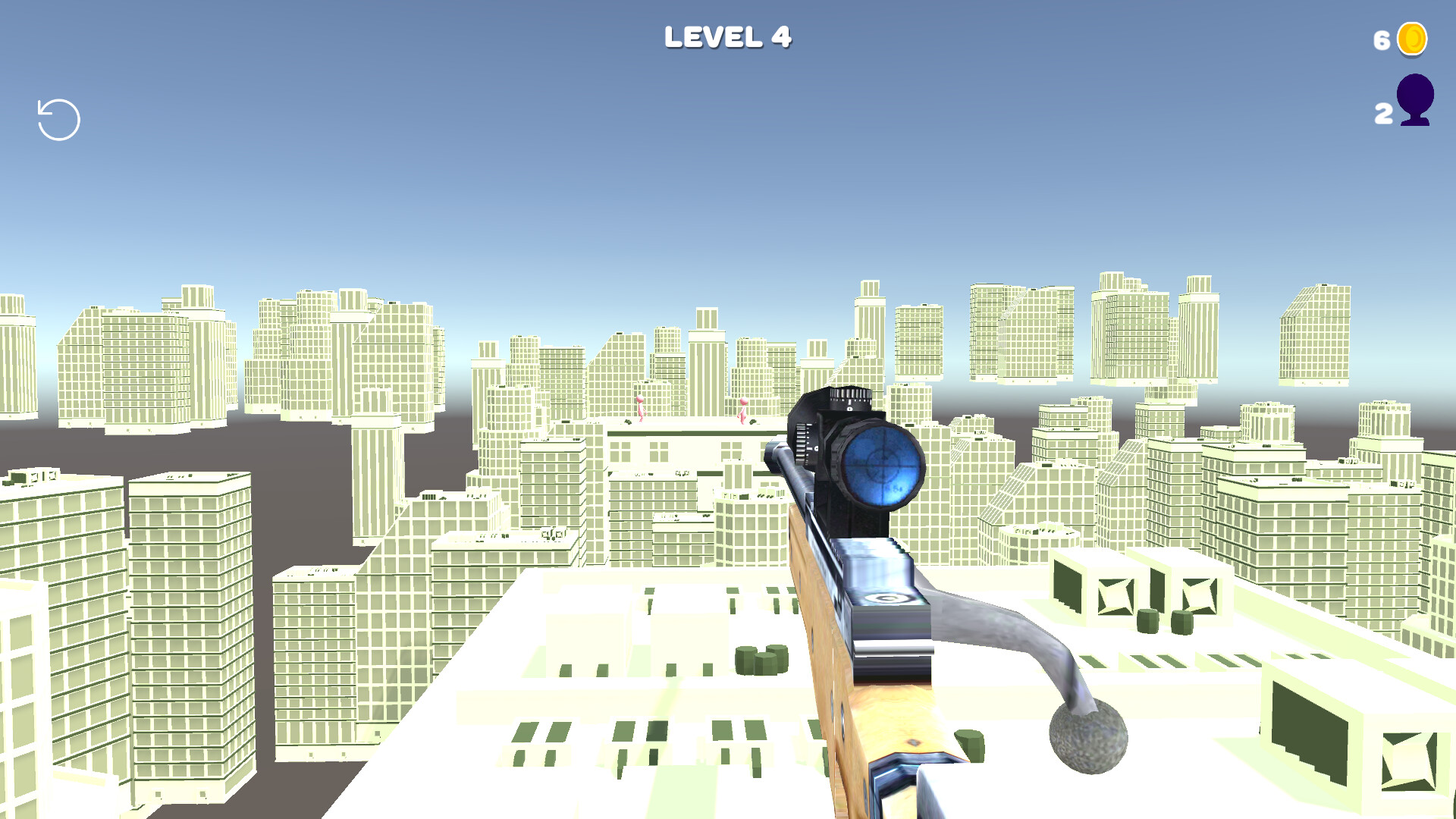Click the gold coin currency icon
This screenshot has height=819, width=1456.
[1413, 39]
